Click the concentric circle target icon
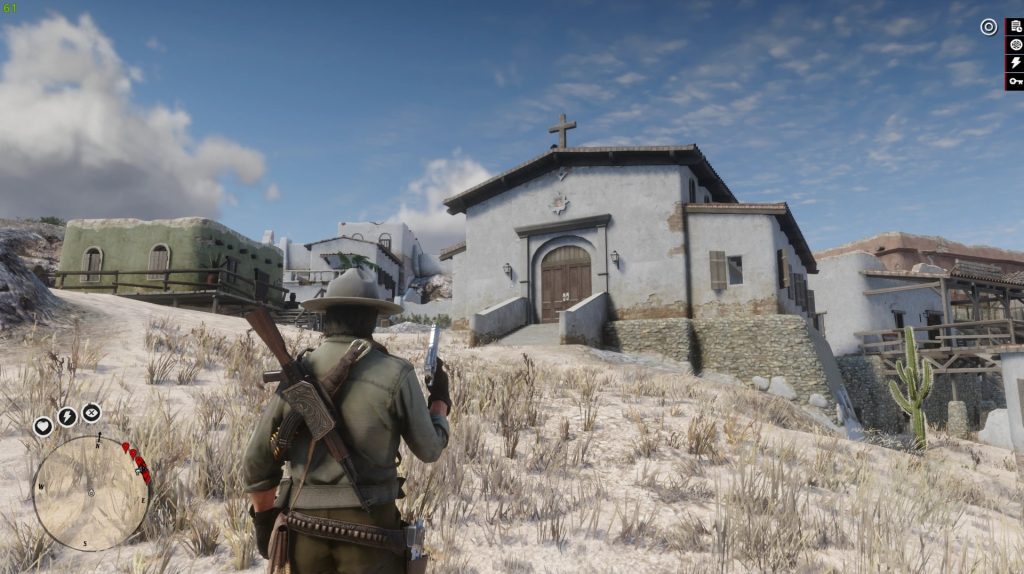Screen dimensions: 1024x574 click(x=988, y=27)
